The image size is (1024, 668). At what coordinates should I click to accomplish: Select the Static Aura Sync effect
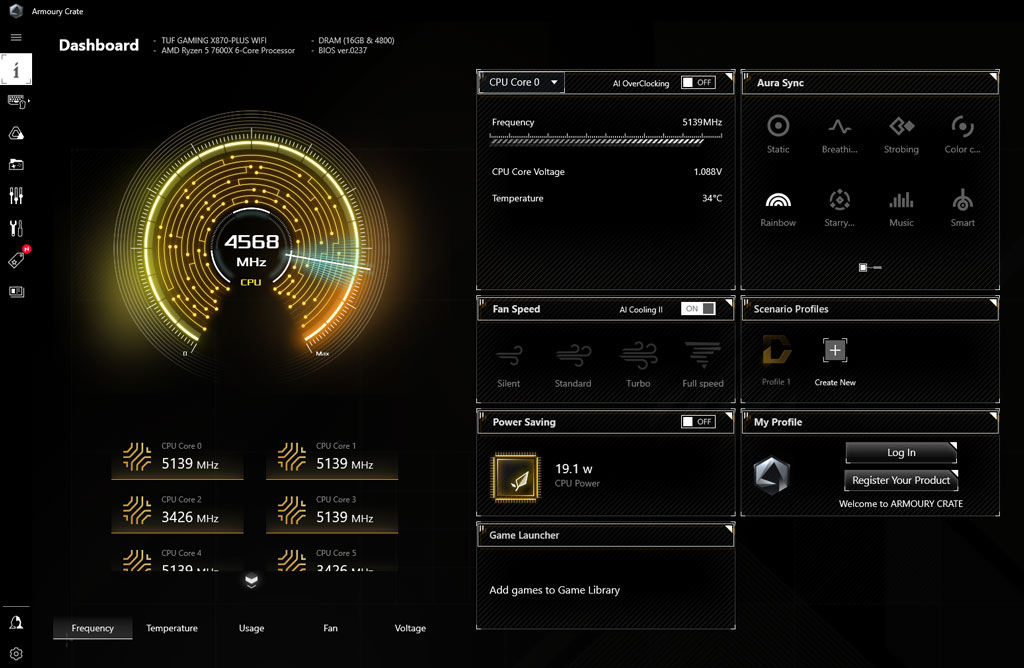(778, 133)
